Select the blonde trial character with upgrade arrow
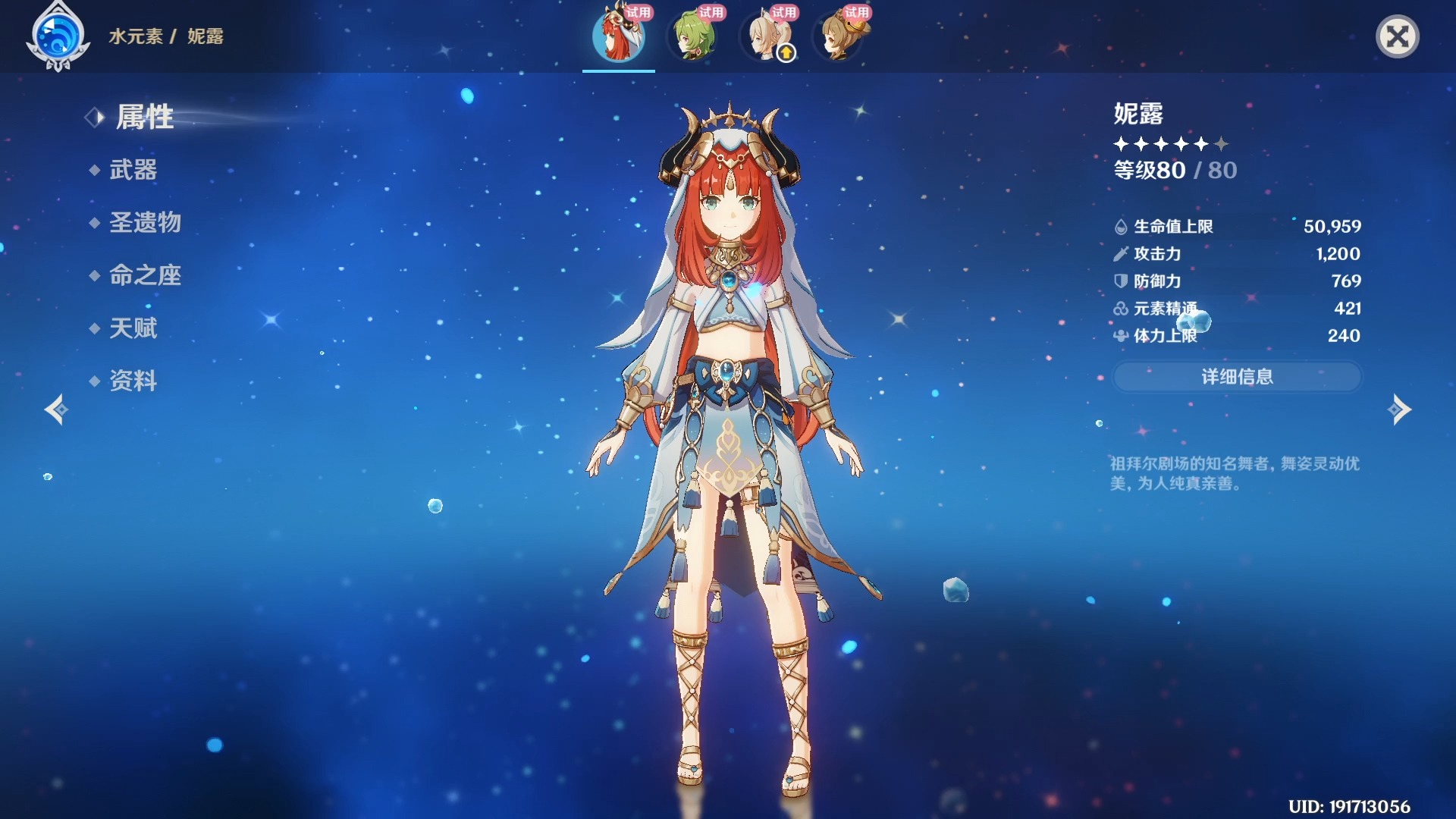This screenshot has height=819, width=1456. pos(764,36)
